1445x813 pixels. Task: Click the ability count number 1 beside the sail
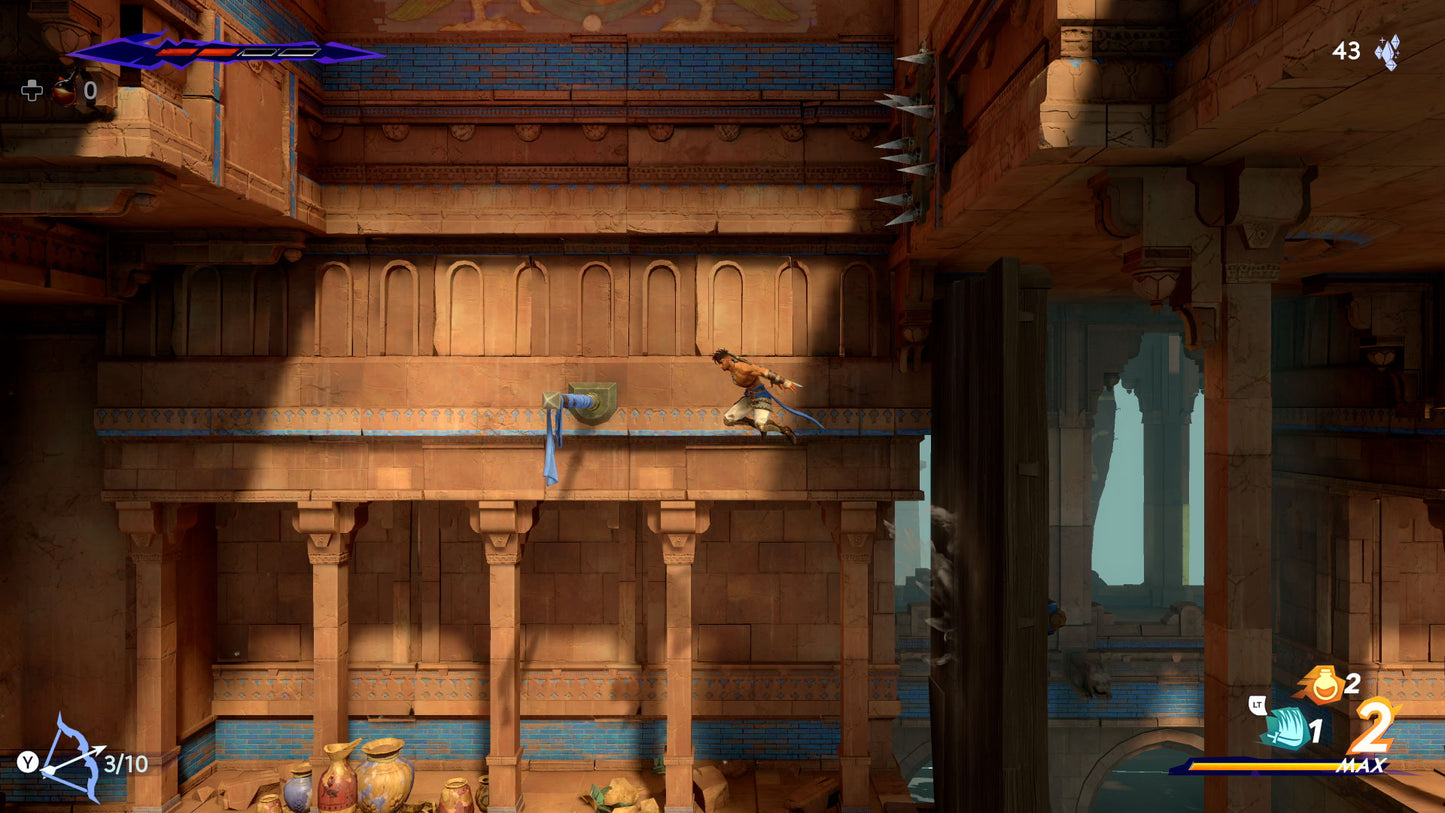pos(1316,729)
